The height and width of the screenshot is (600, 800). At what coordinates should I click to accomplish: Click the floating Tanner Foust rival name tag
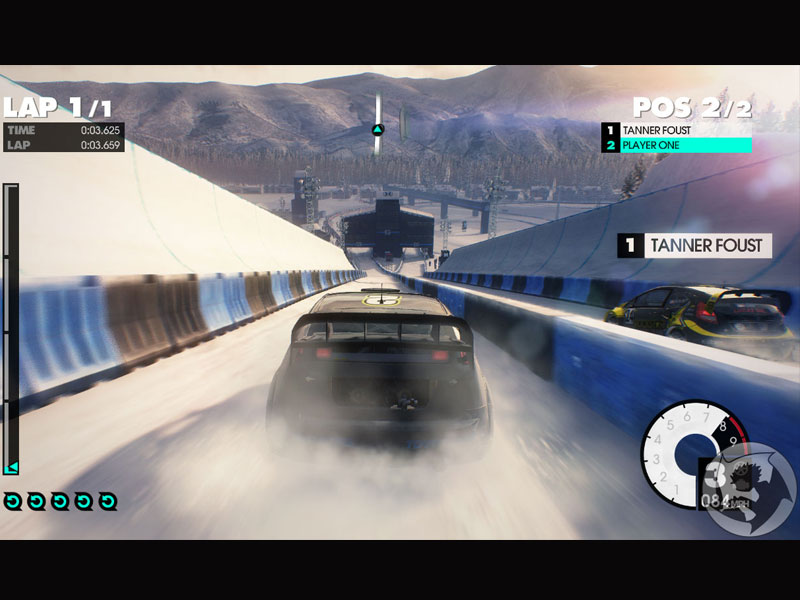[x=695, y=245]
